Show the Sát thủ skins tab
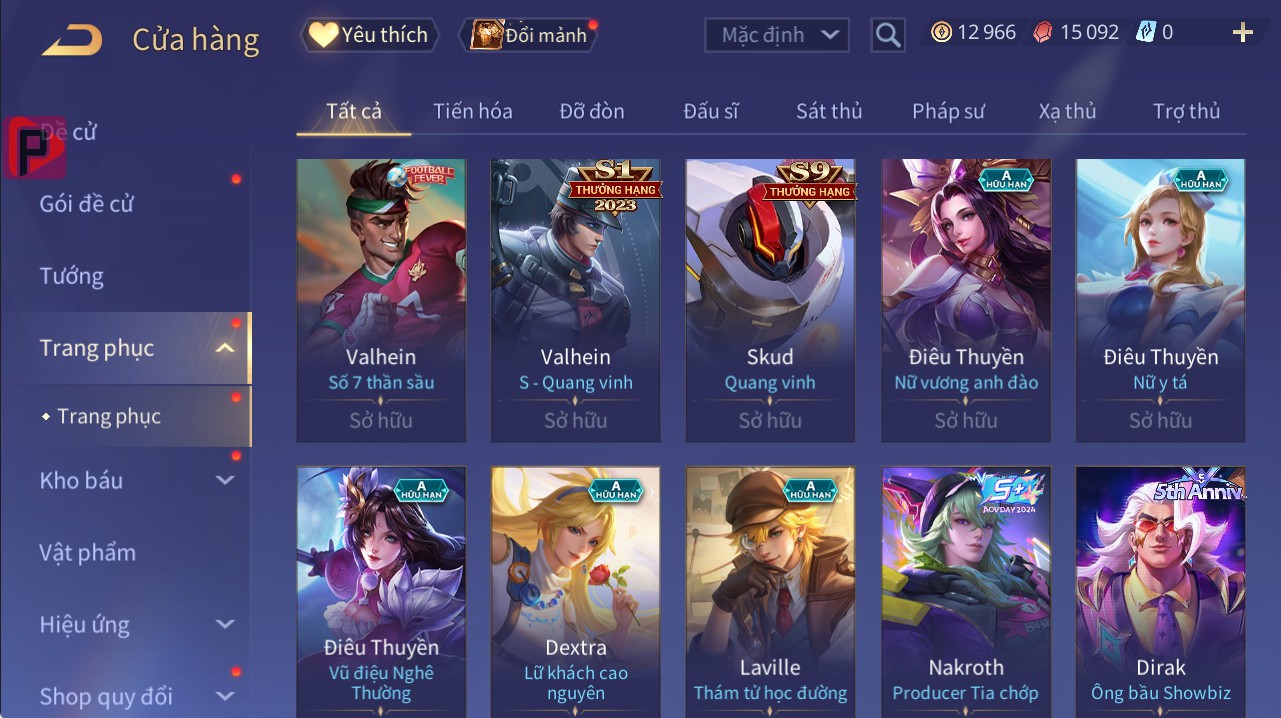1281x718 pixels. (x=829, y=111)
